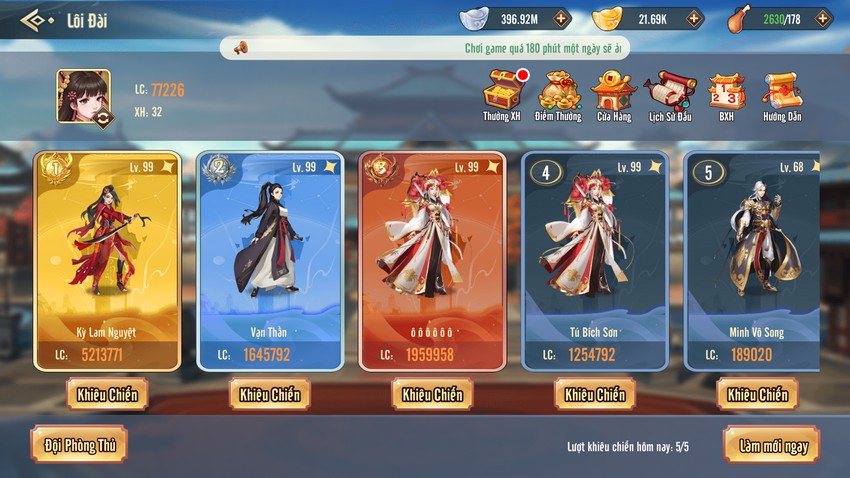Add more gold ingots with plus button

click(694, 19)
